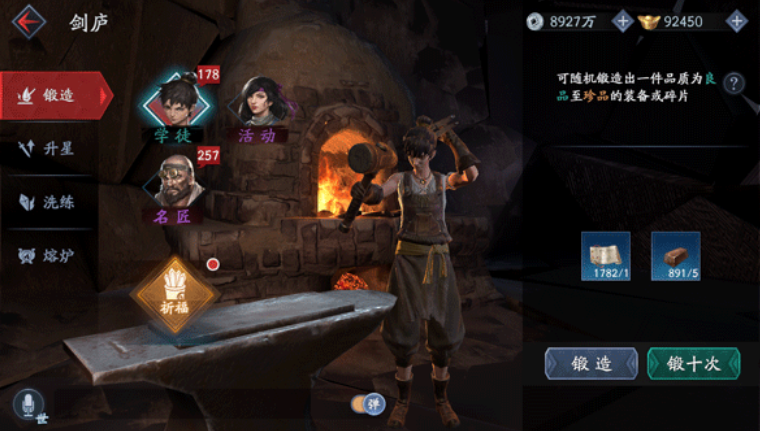Tap the microphone voice chat icon
Screen dimensions: 760x431
pos(28,404)
